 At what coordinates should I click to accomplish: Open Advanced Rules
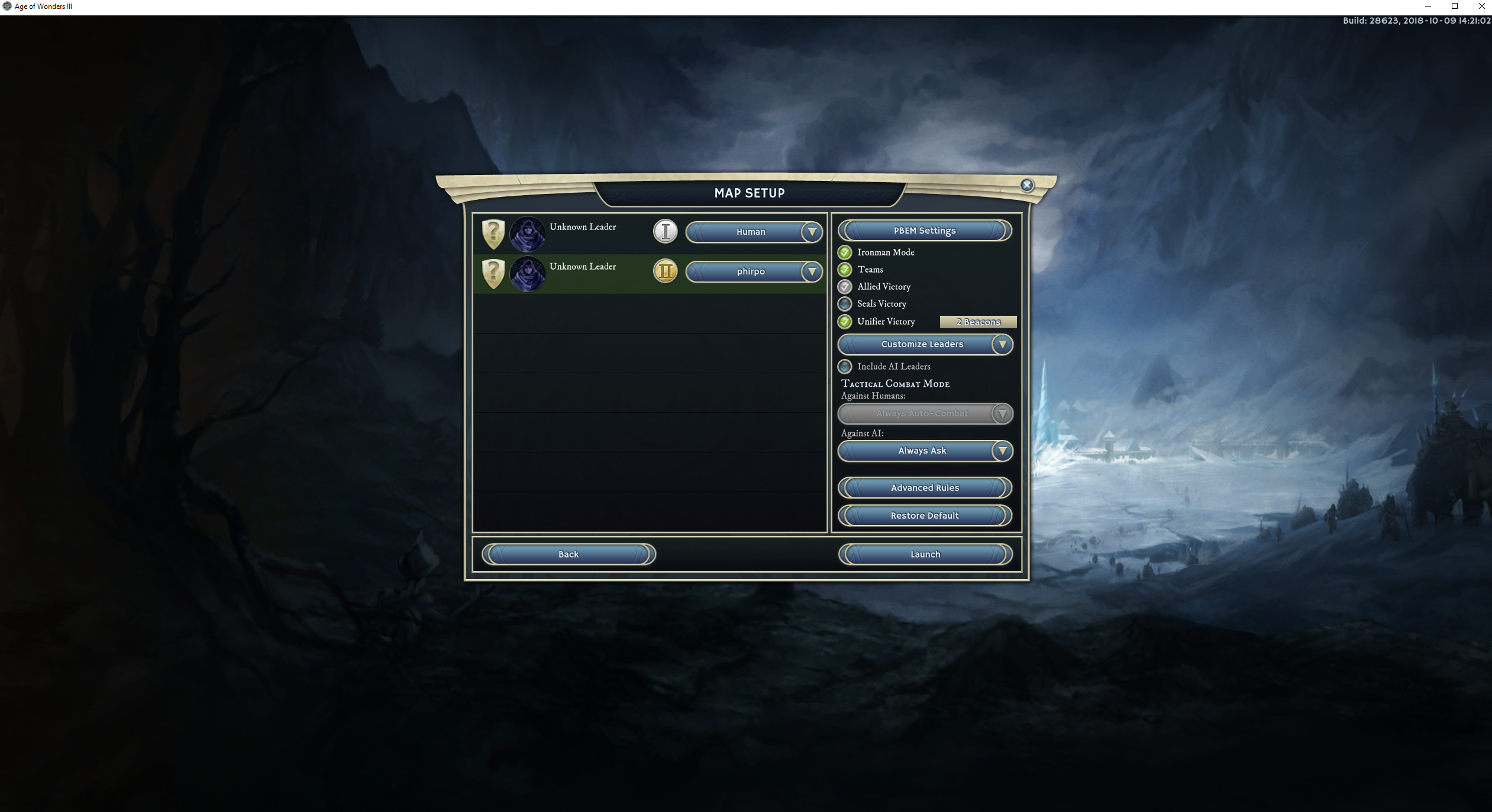click(x=924, y=488)
